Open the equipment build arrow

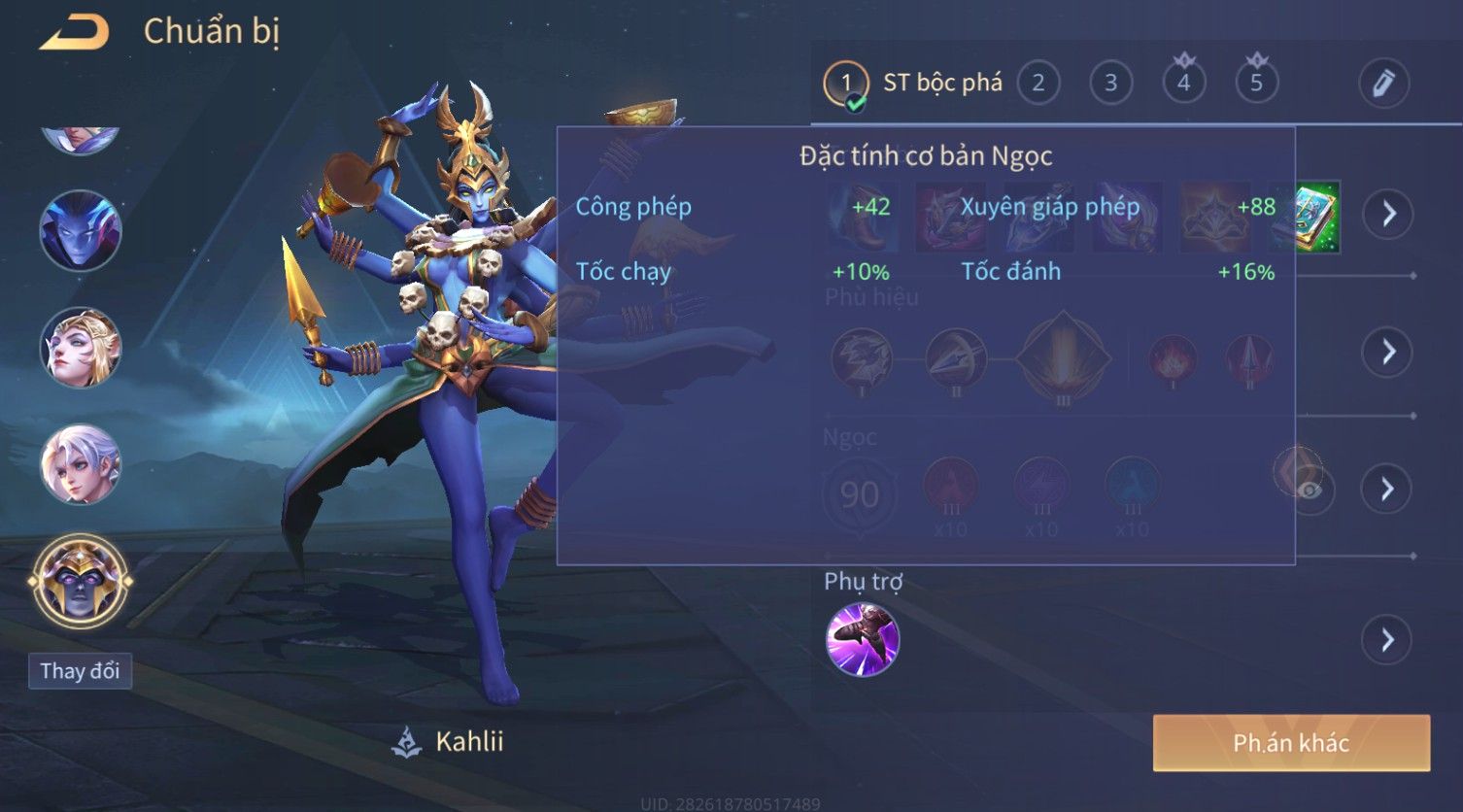(1388, 214)
